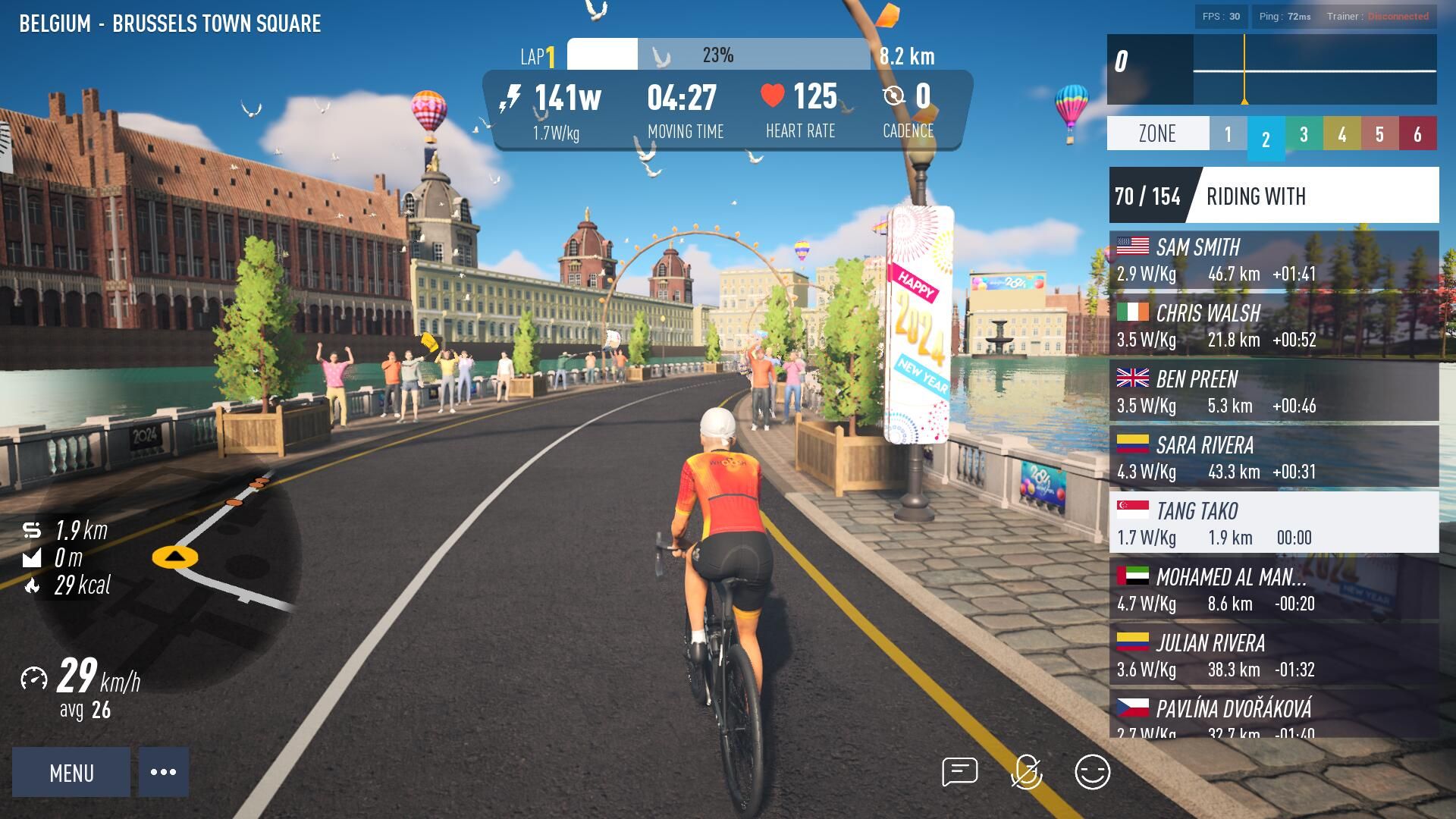Toggle the muted microphone icon
1456x819 pixels.
tap(1026, 772)
